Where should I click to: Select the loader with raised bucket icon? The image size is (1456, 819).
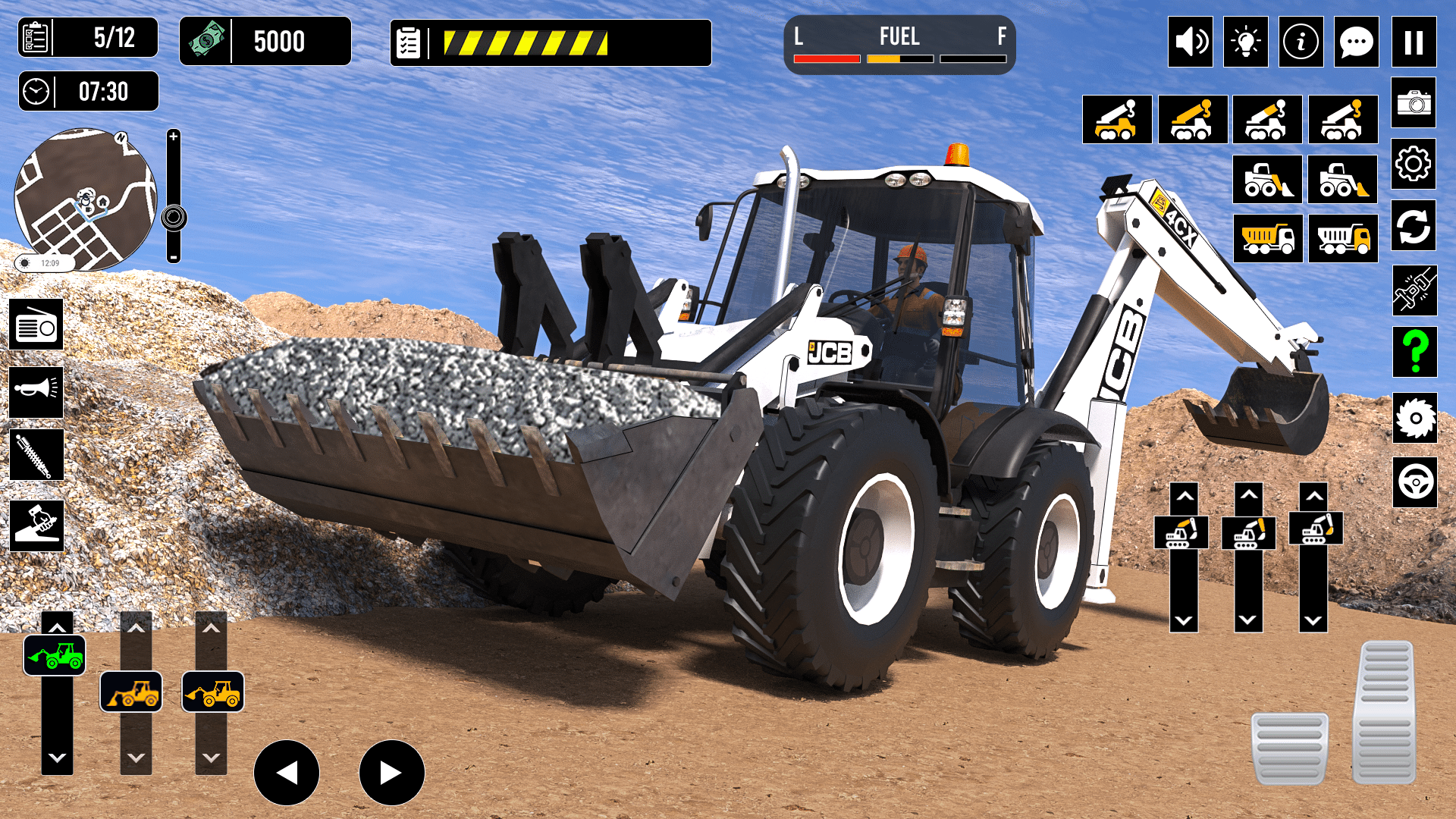click(1267, 179)
